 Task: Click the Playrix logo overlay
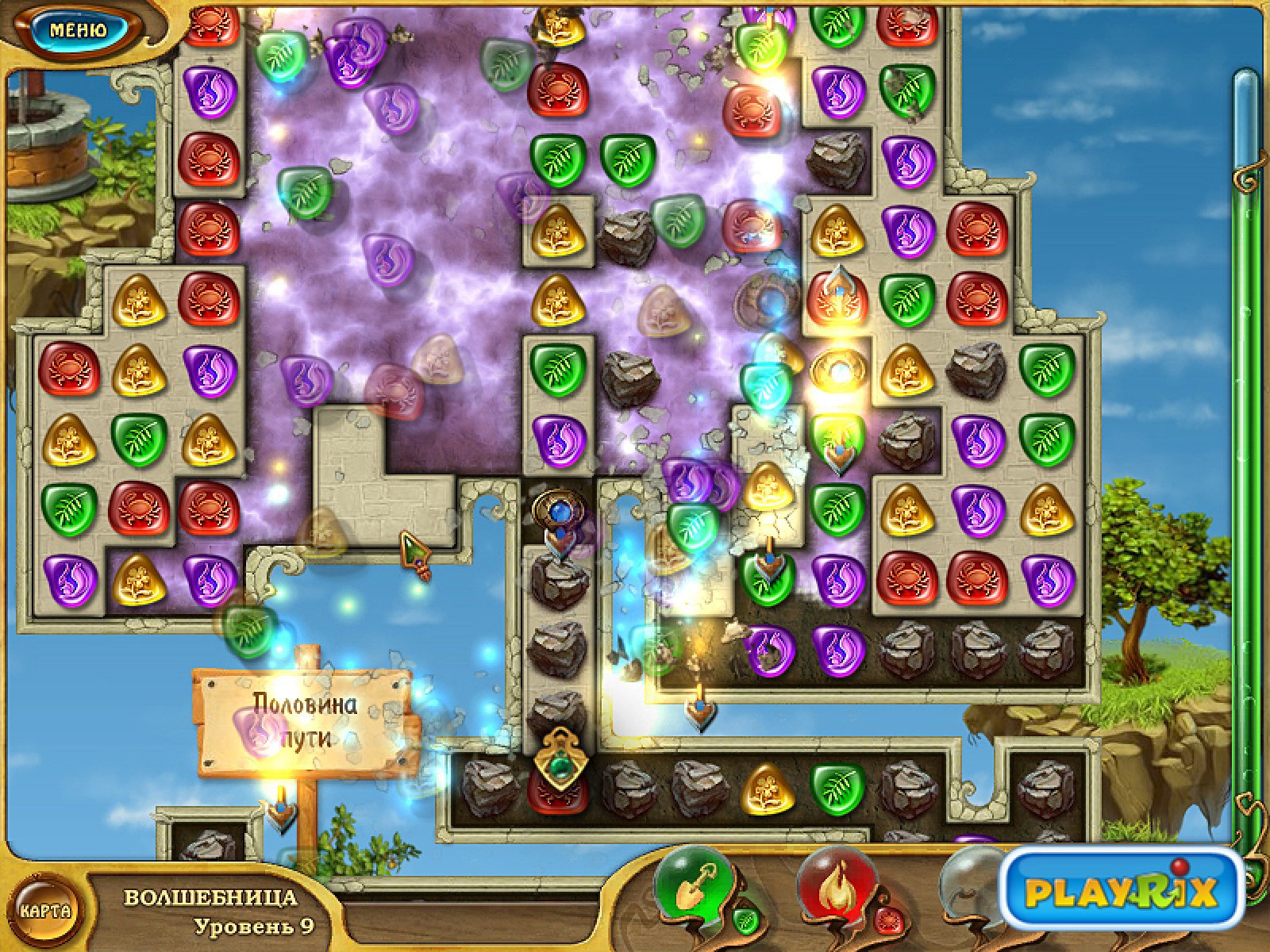tap(1121, 889)
